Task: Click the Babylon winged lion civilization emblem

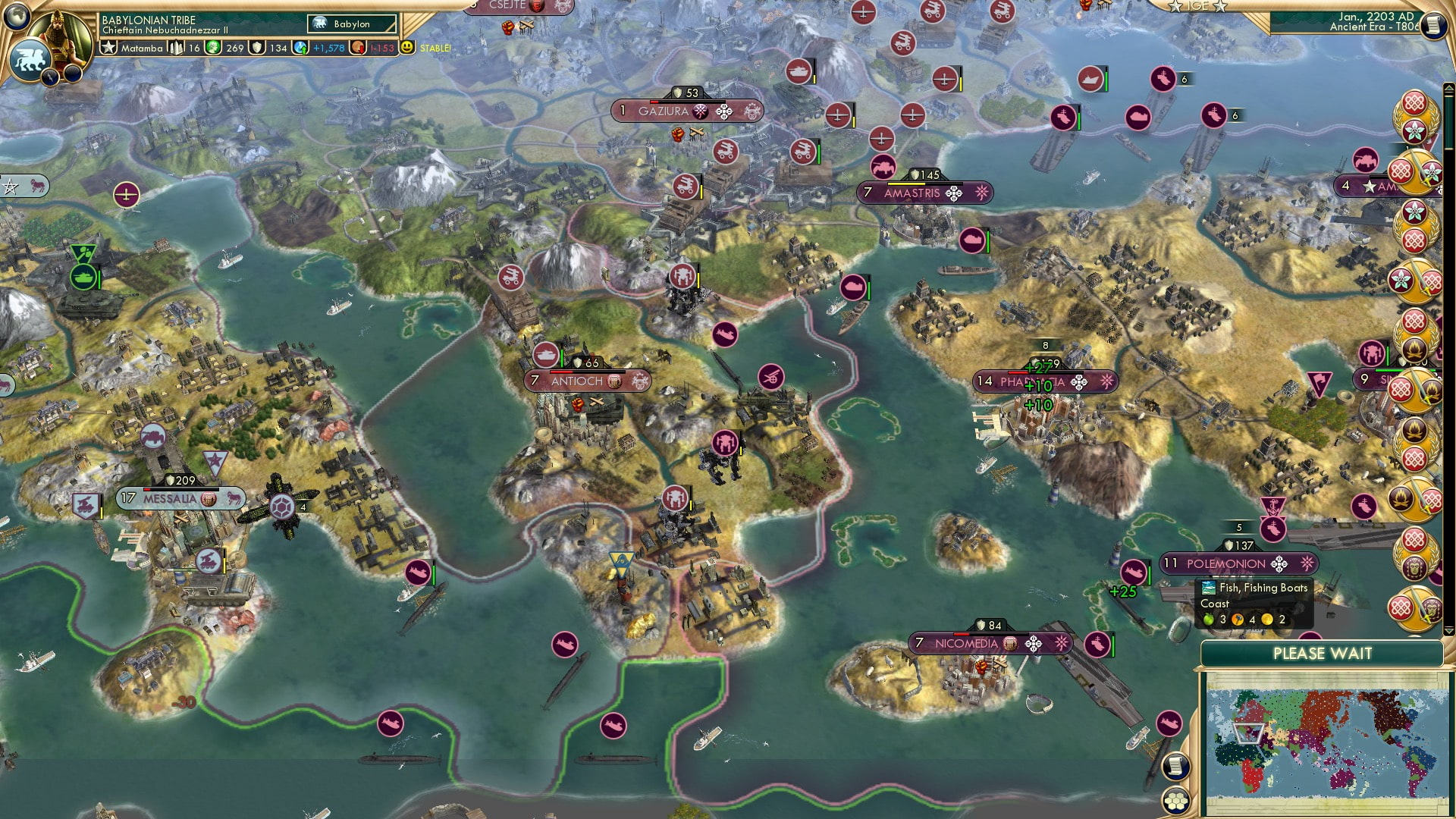Action: 30,61
